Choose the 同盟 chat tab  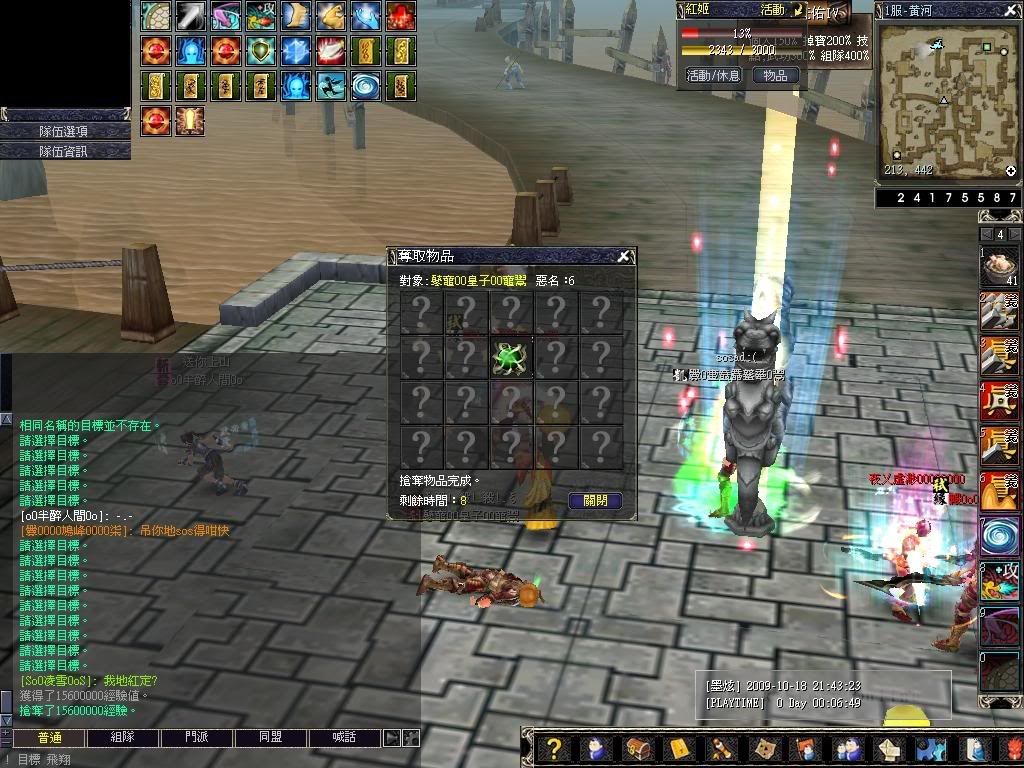pos(270,738)
